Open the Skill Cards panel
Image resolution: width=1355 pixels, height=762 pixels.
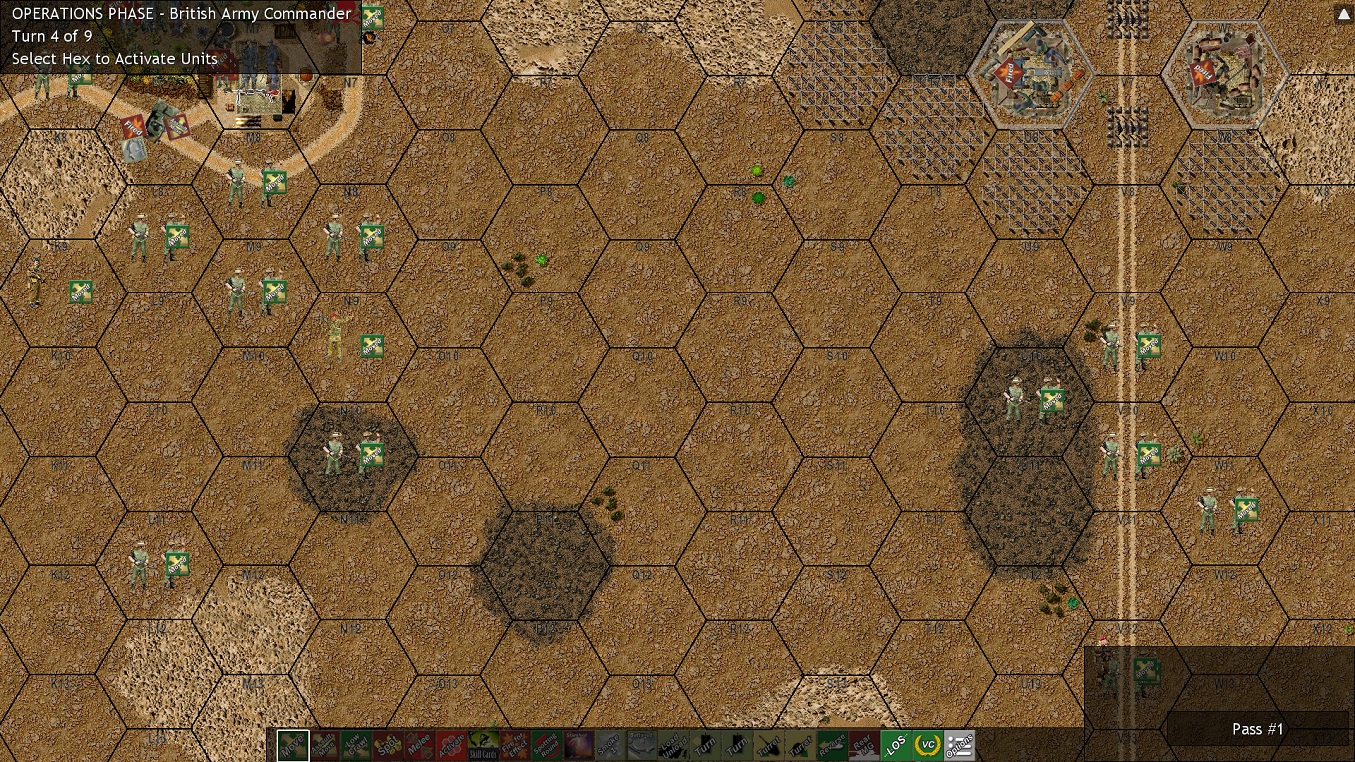(485, 746)
